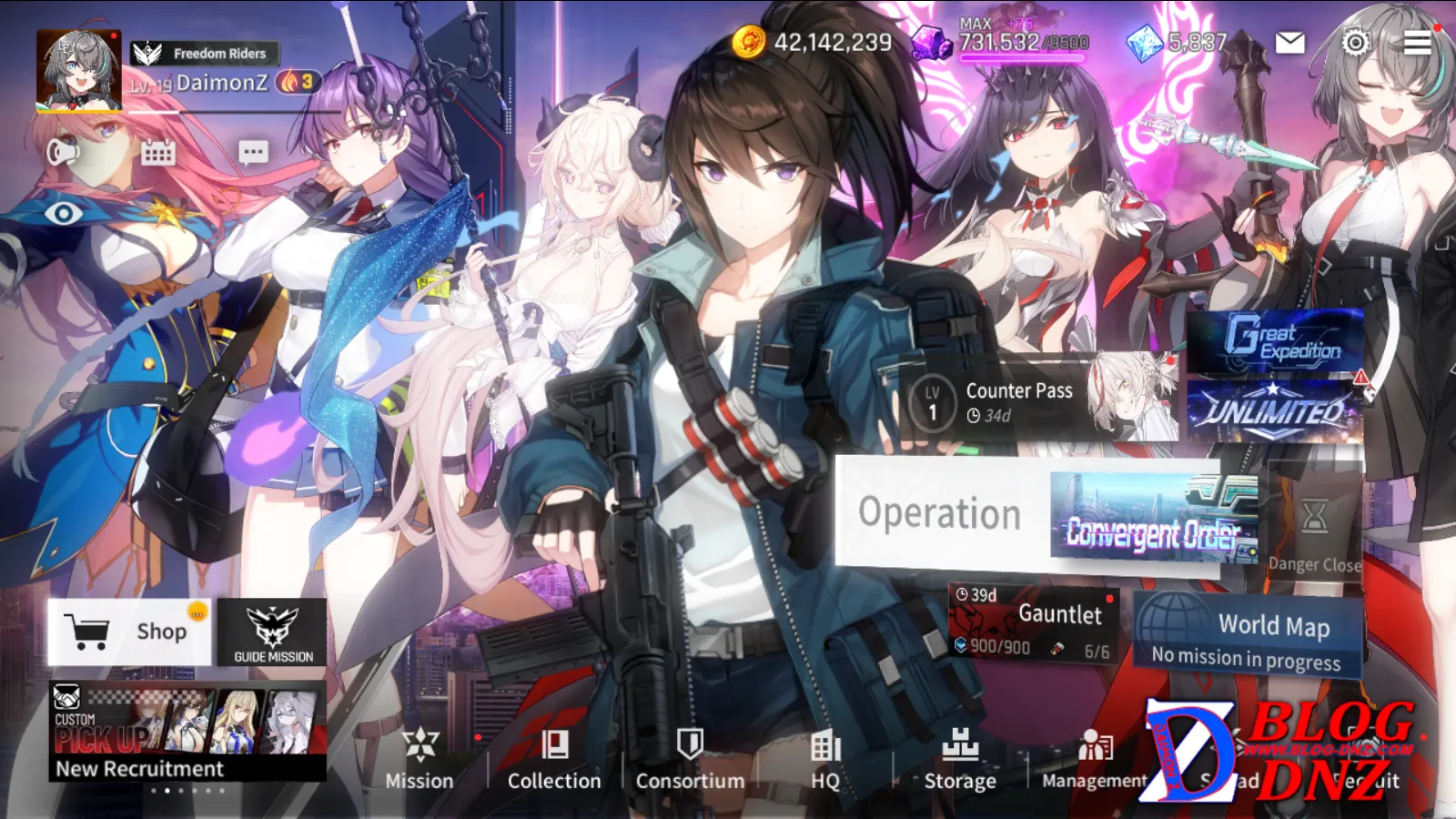Open the World Map

1248,635
